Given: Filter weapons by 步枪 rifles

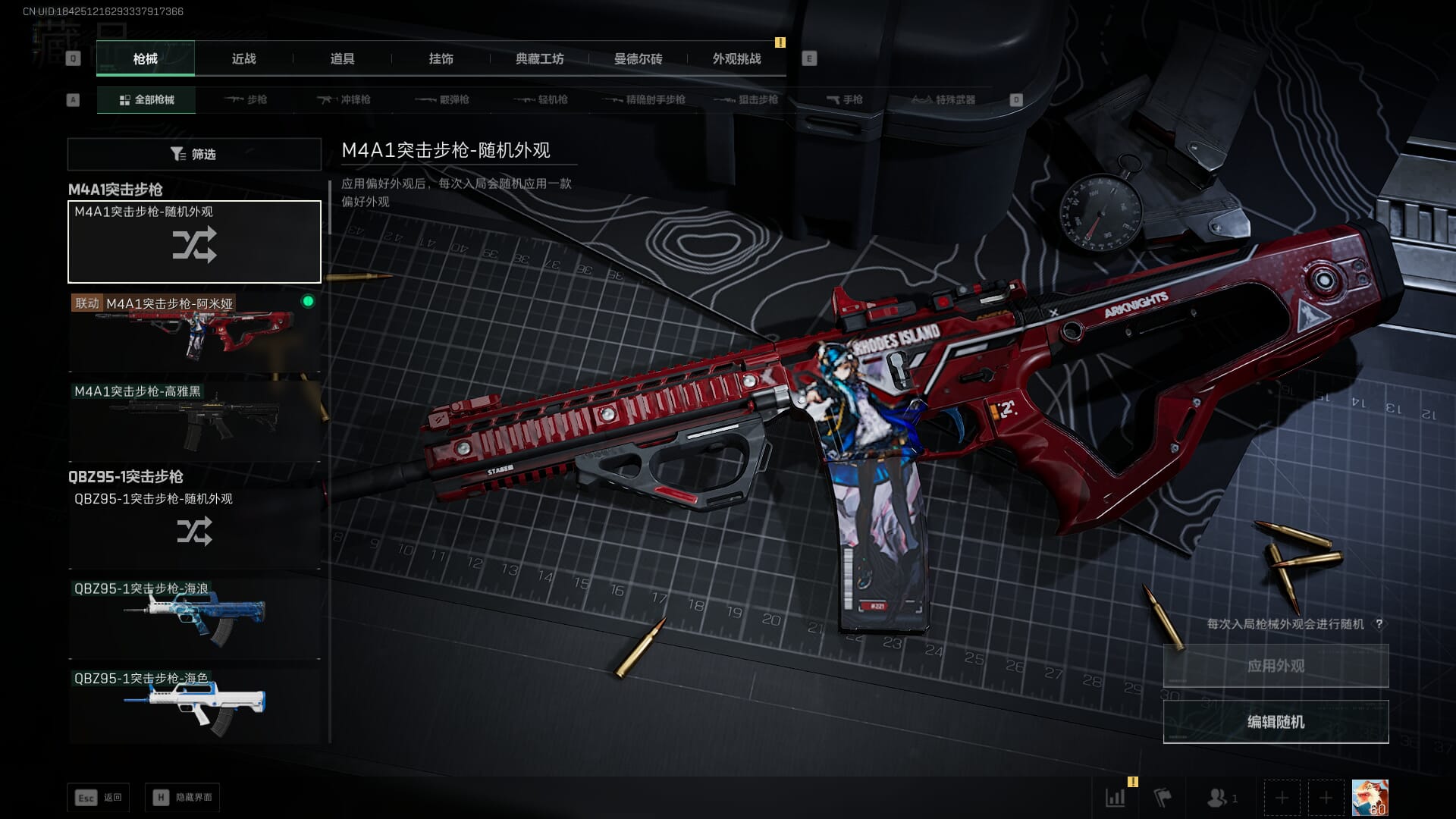Looking at the screenshot, I should (246, 100).
